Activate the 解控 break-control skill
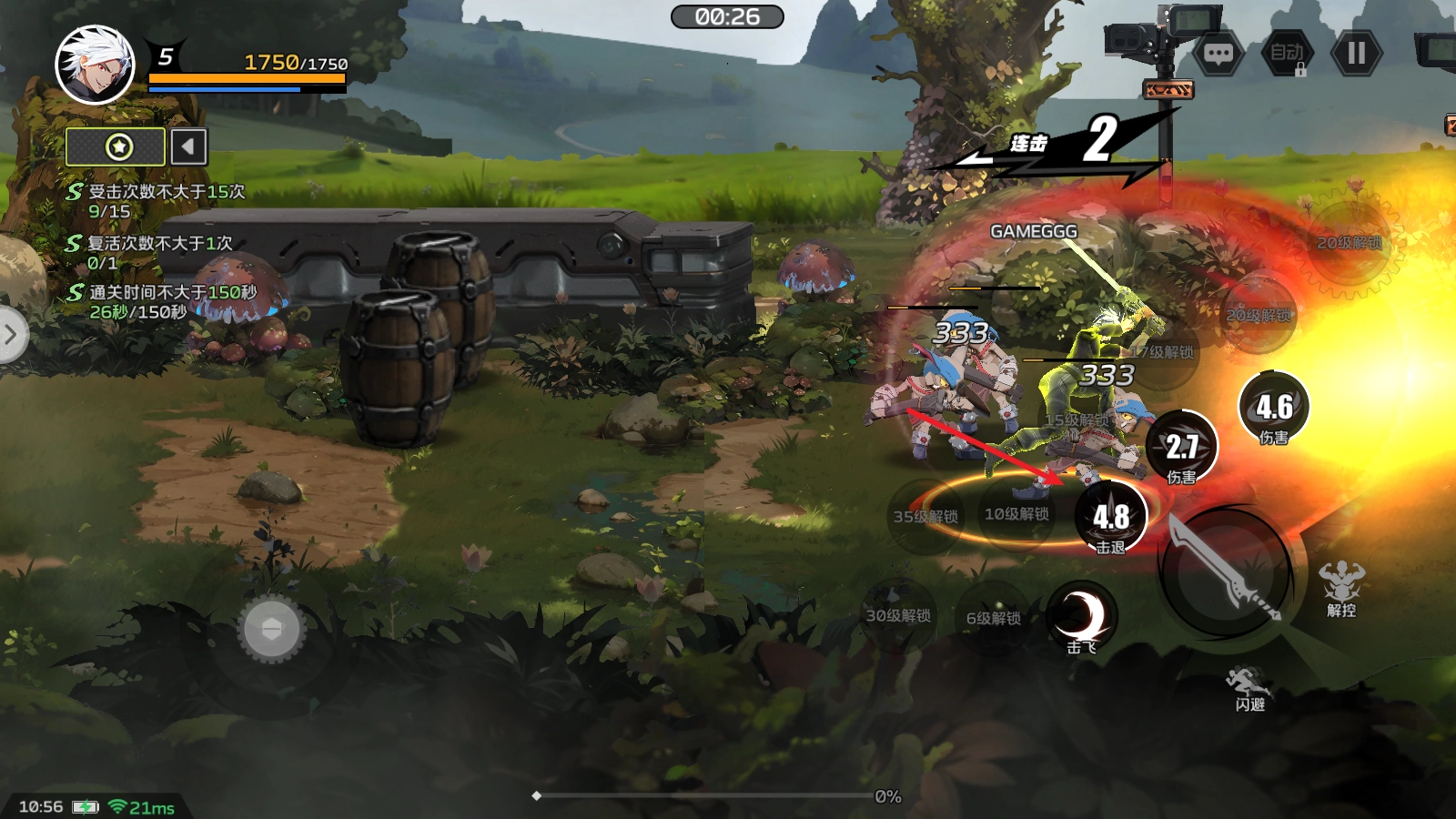Image resolution: width=1456 pixels, height=819 pixels. [x=1341, y=587]
